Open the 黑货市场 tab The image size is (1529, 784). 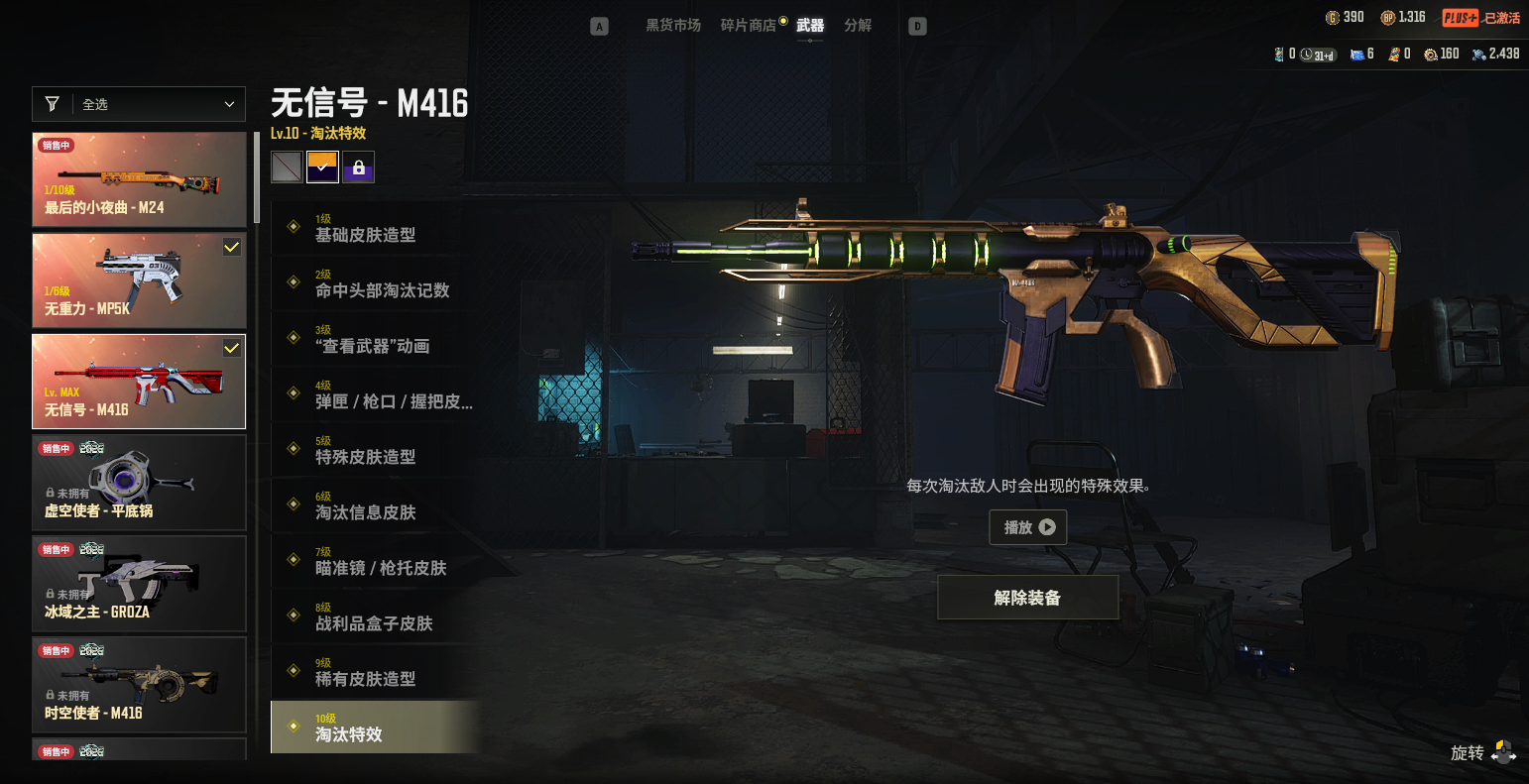point(673,26)
